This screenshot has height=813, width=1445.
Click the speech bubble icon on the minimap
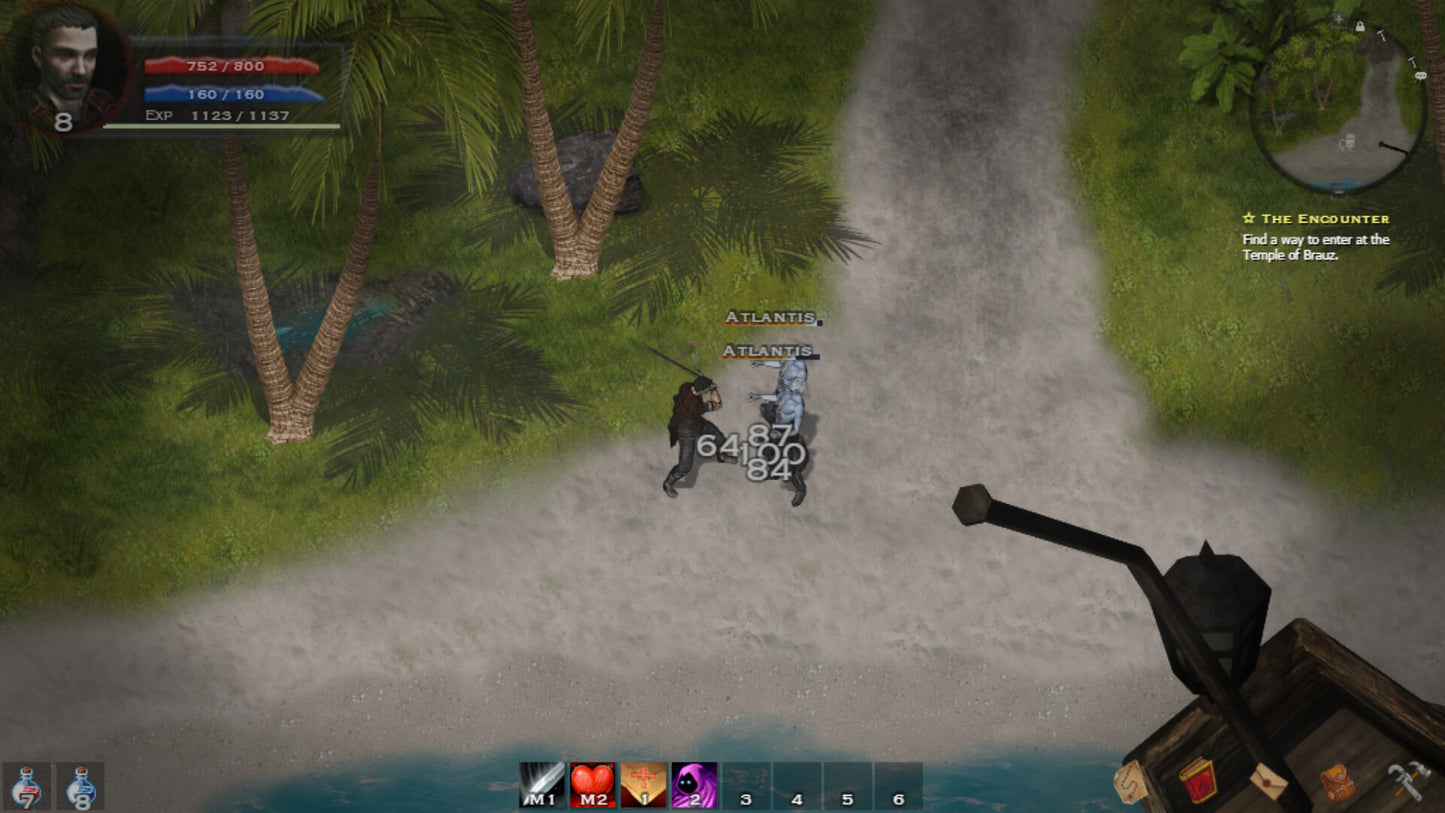click(x=1420, y=75)
